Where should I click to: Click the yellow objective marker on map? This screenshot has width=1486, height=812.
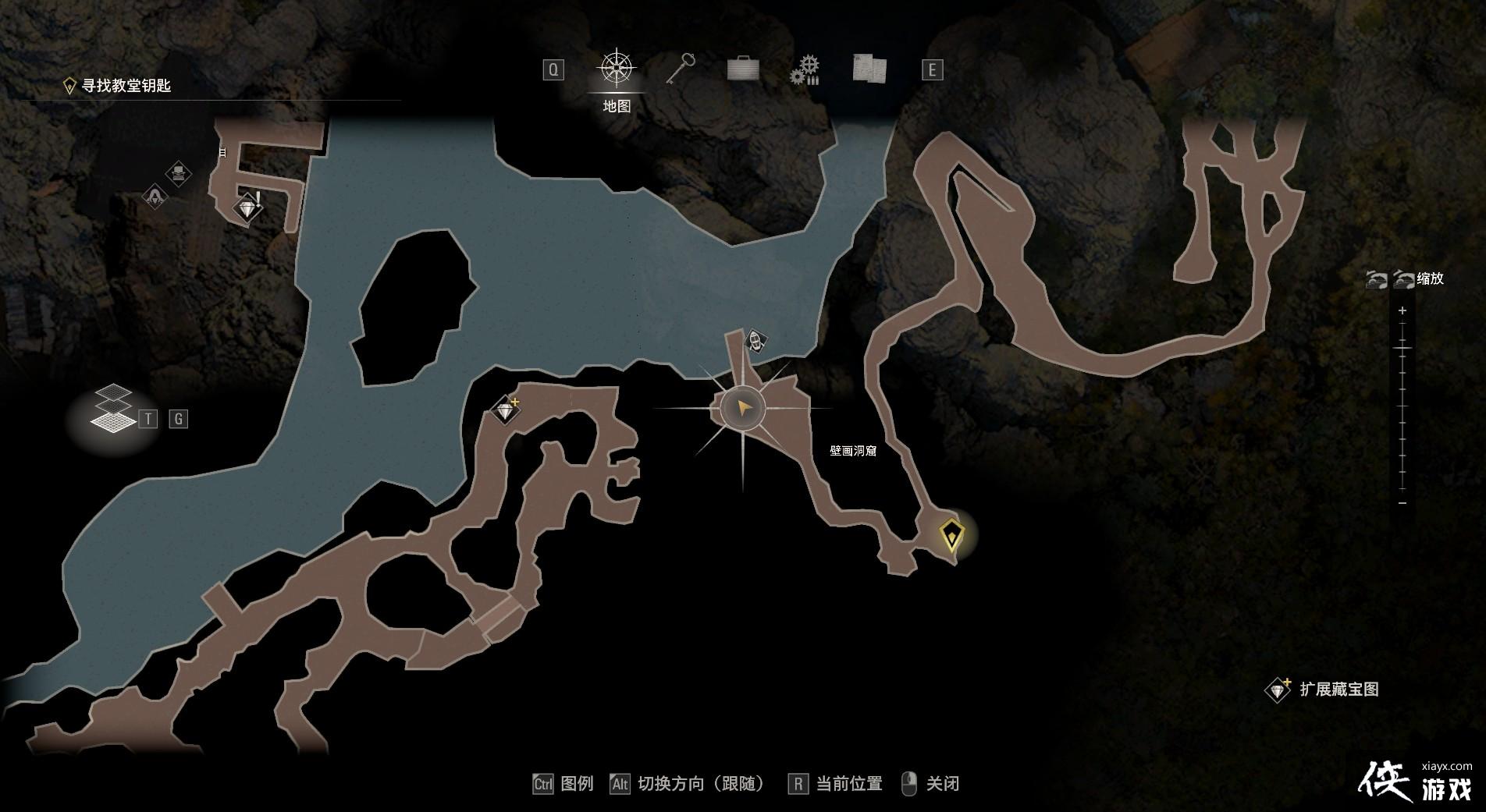point(951,535)
